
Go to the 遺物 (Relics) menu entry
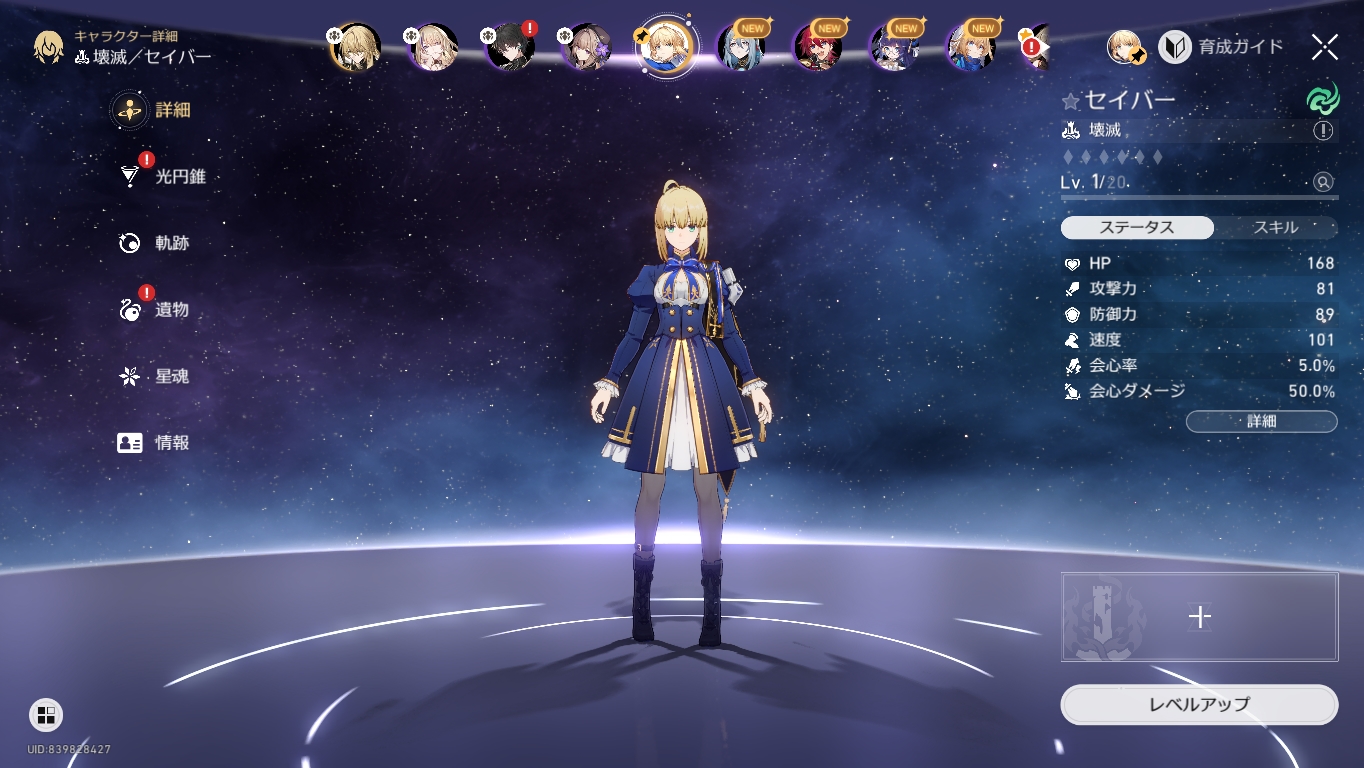(159, 310)
